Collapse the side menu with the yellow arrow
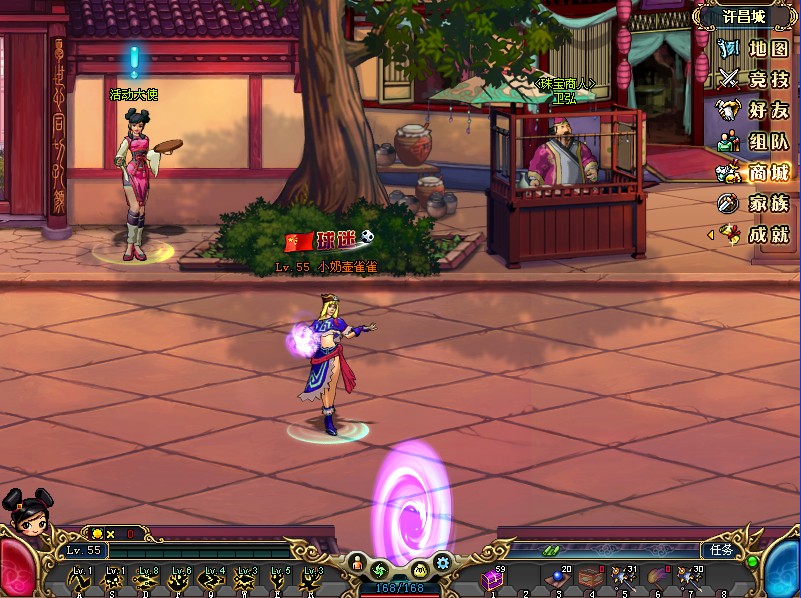Image resolution: width=801 pixels, height=598 pixels. [710, 234]
